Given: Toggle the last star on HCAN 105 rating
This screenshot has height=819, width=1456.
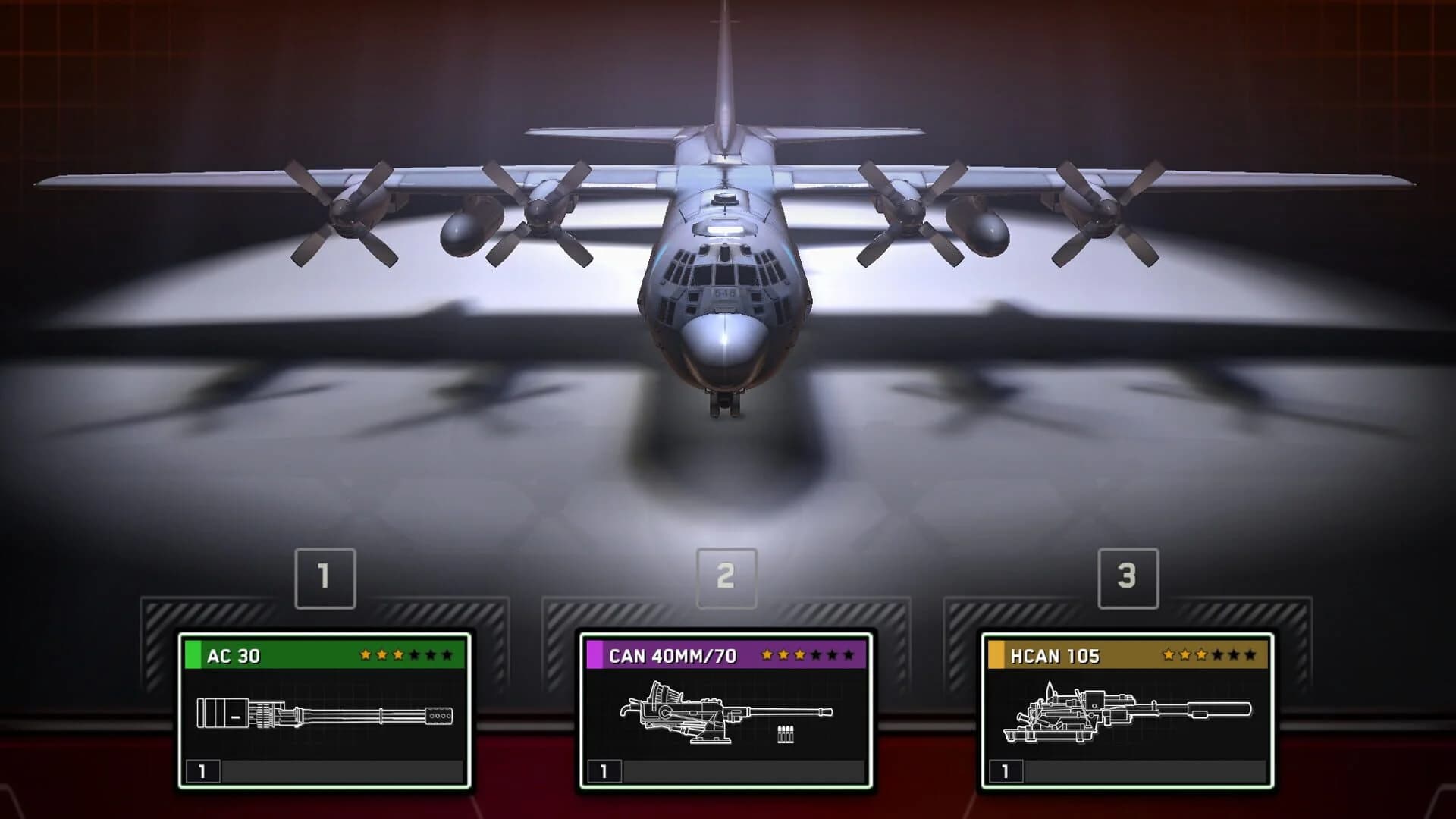Looking at the screenshot, I should tap(1251, 655).
